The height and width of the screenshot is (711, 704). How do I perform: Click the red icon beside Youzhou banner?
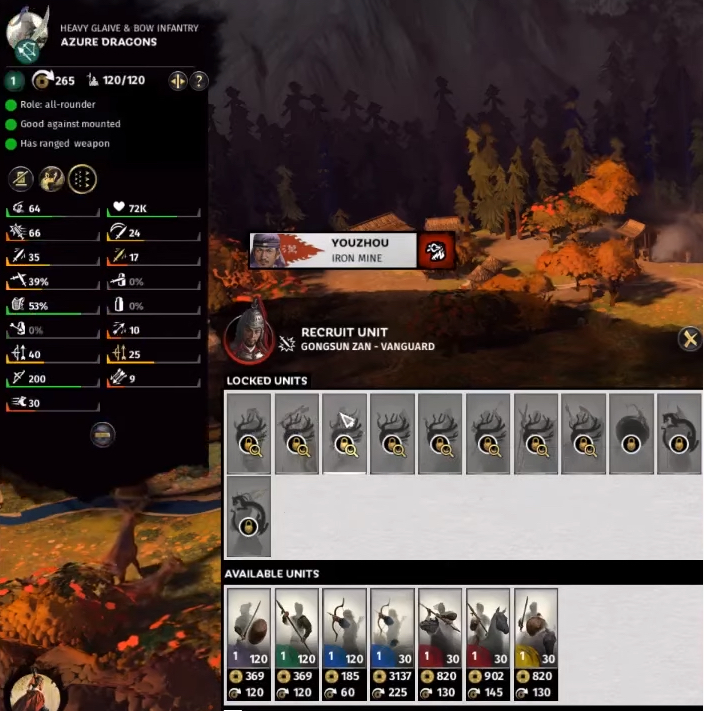coord(437,249)
